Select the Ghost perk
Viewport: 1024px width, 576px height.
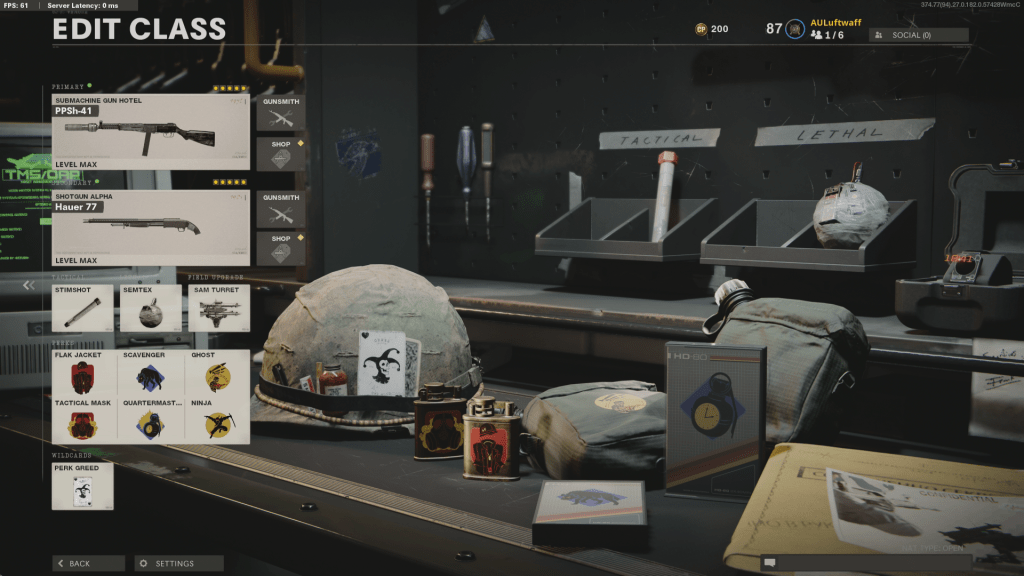(x=218, y=373)
